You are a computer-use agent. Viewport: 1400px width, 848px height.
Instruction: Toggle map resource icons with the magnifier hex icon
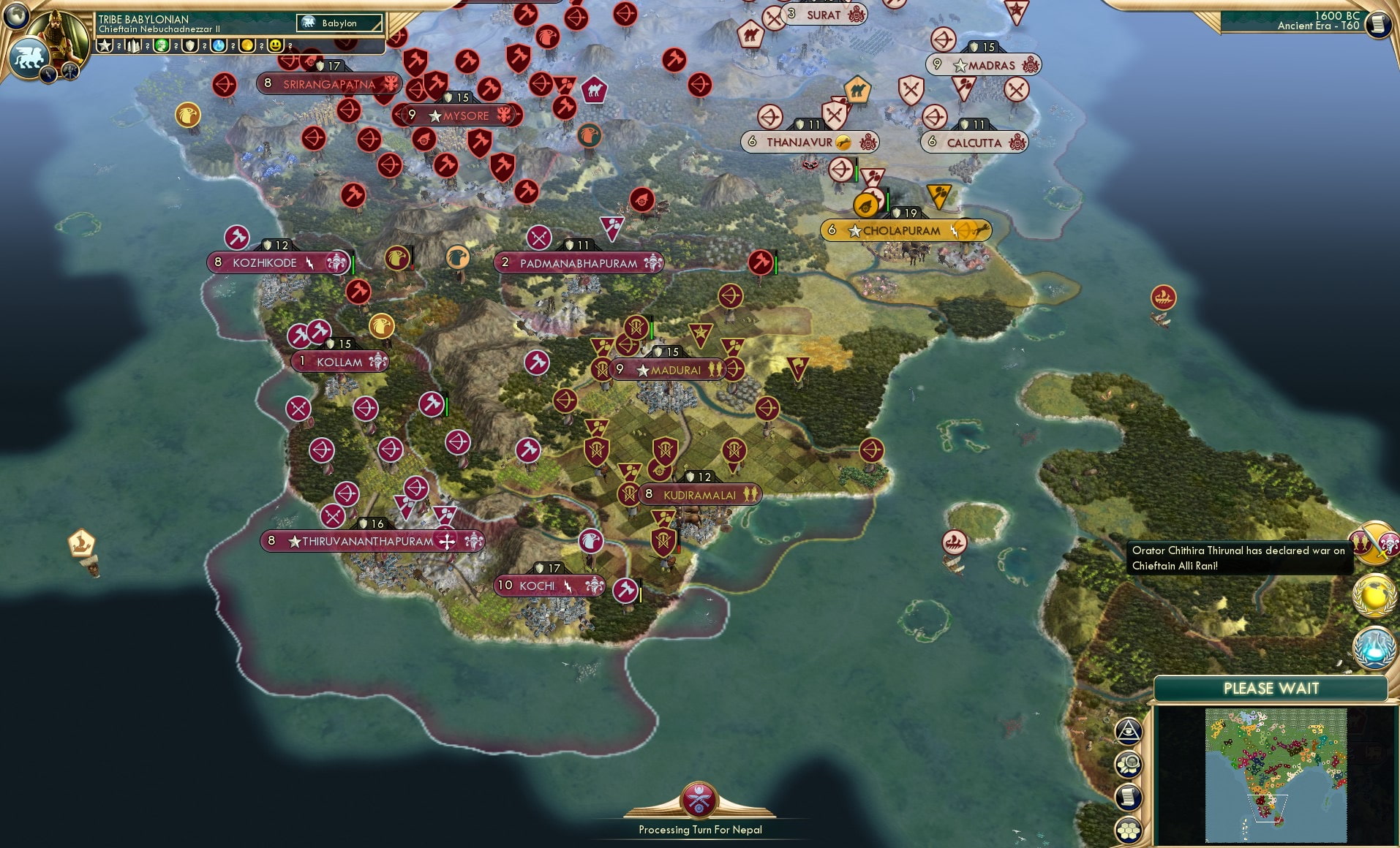click(x=1129, y=763)
